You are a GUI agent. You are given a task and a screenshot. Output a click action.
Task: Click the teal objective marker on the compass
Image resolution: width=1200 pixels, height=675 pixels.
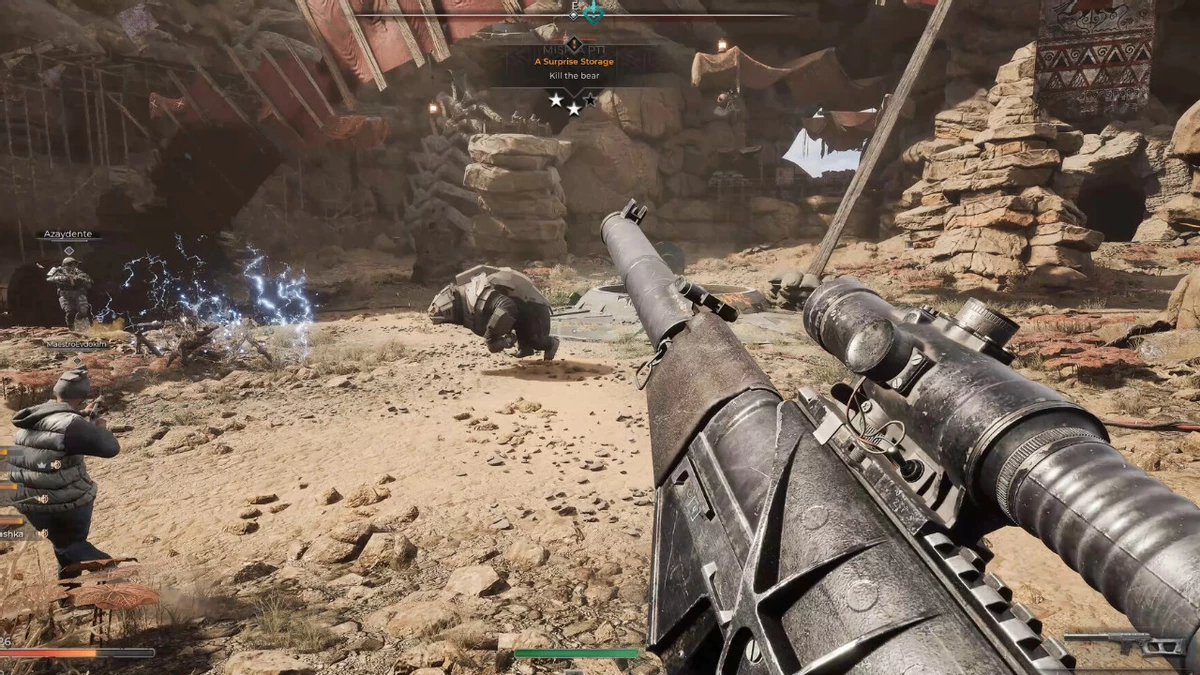(593, 13)
